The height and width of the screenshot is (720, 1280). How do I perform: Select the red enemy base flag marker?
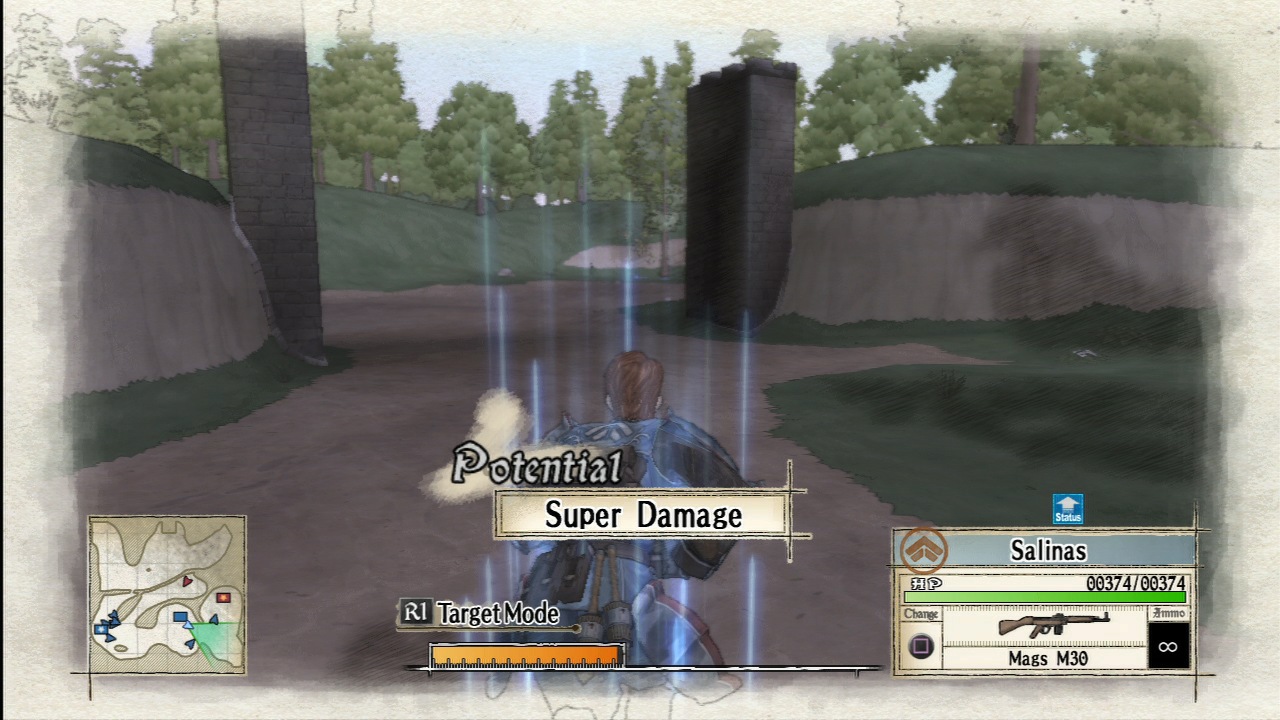(x=222, y=597)
